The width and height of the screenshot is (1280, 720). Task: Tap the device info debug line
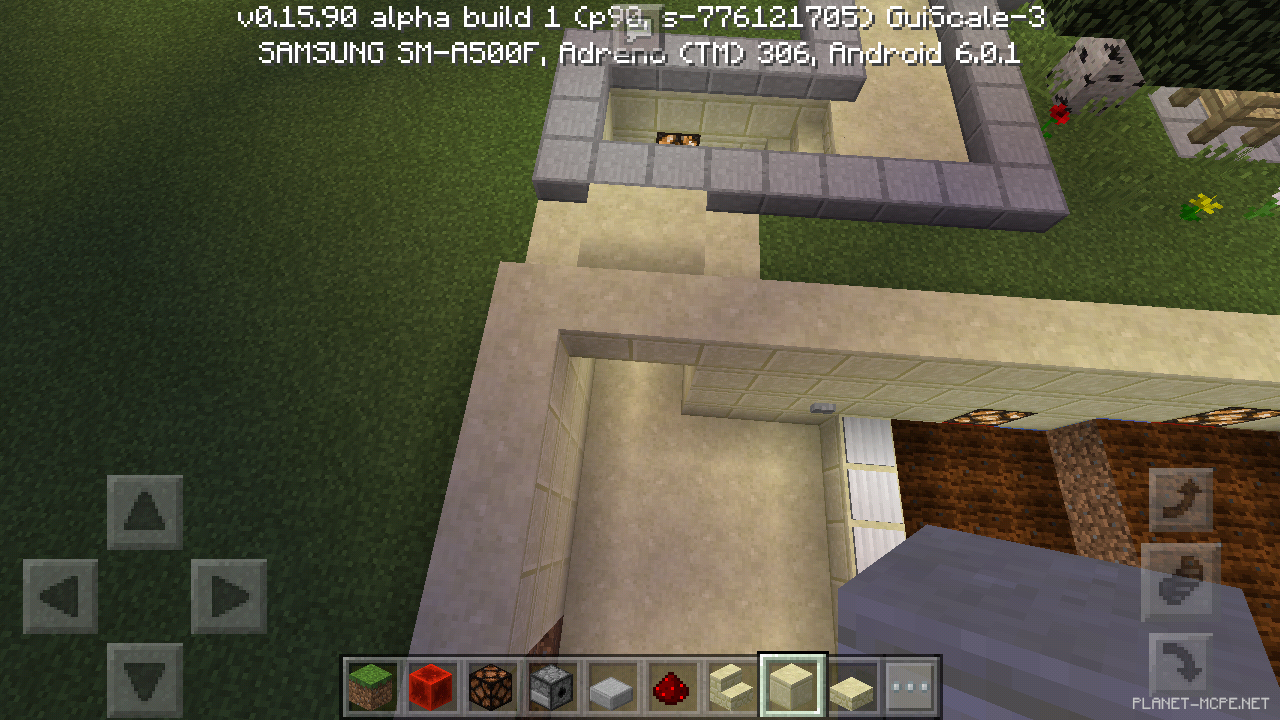pyautogui.click(x=640, y=55)
